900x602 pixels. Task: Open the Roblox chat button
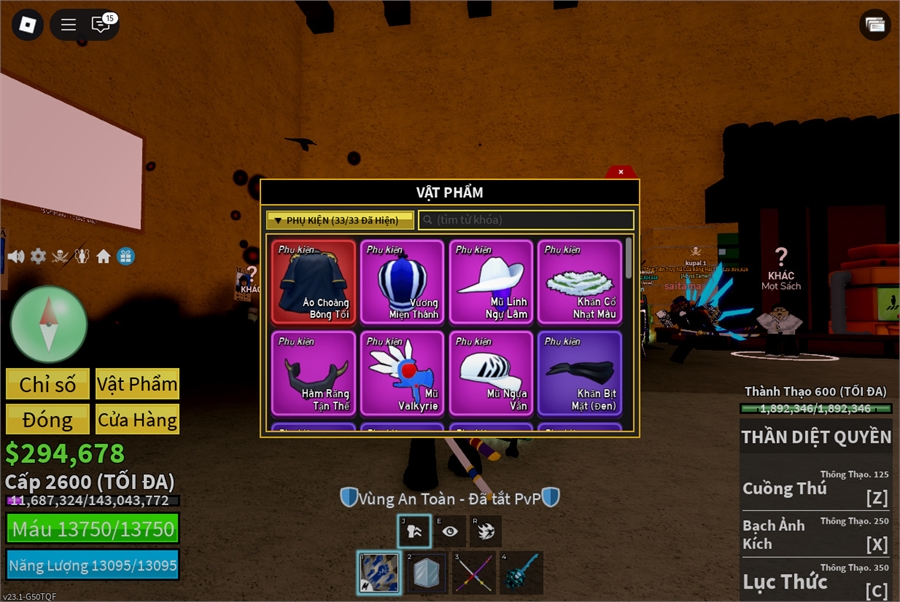pos(101,25)
